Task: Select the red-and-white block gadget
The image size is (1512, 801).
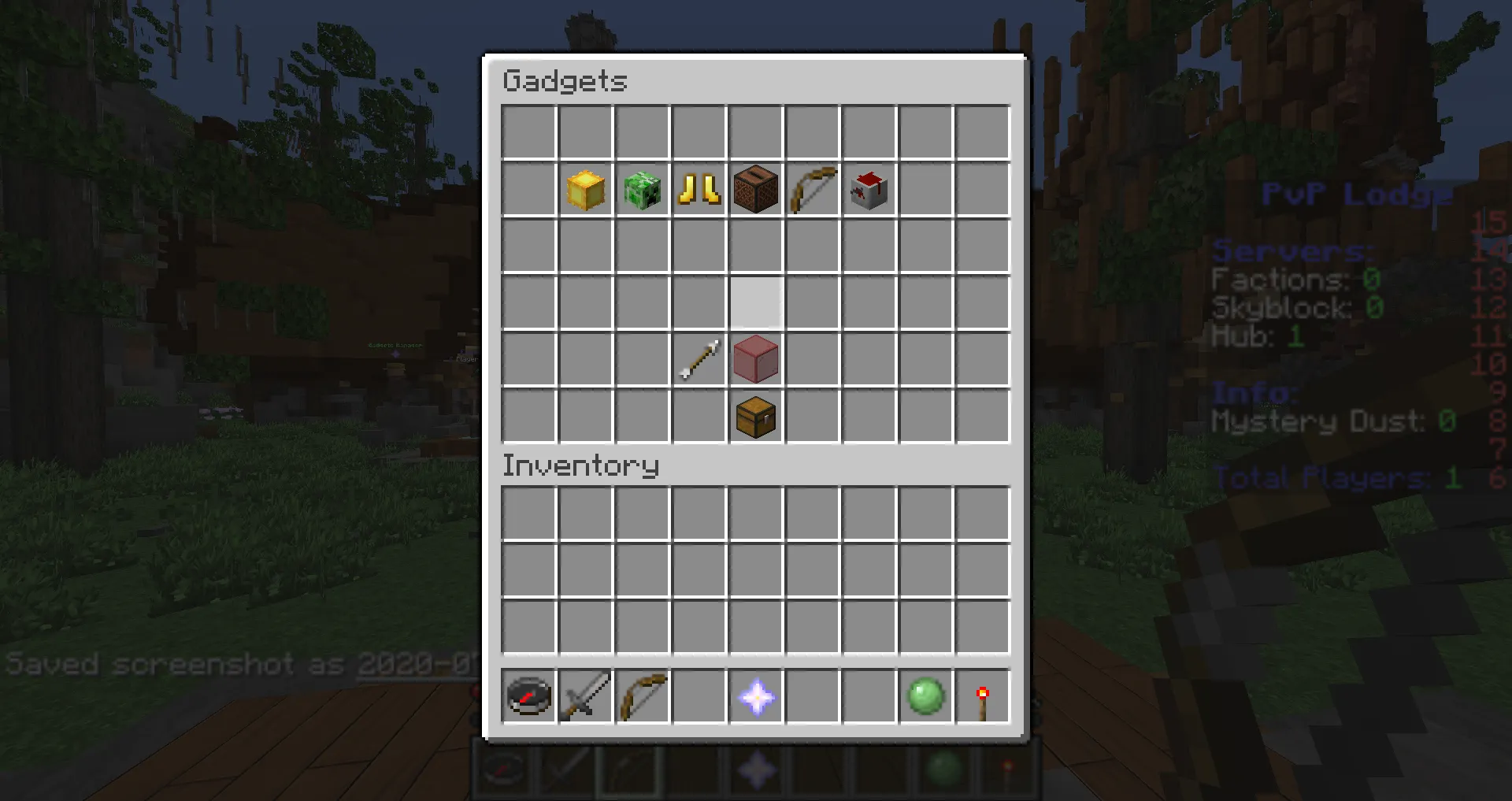Action: (869, 190)
